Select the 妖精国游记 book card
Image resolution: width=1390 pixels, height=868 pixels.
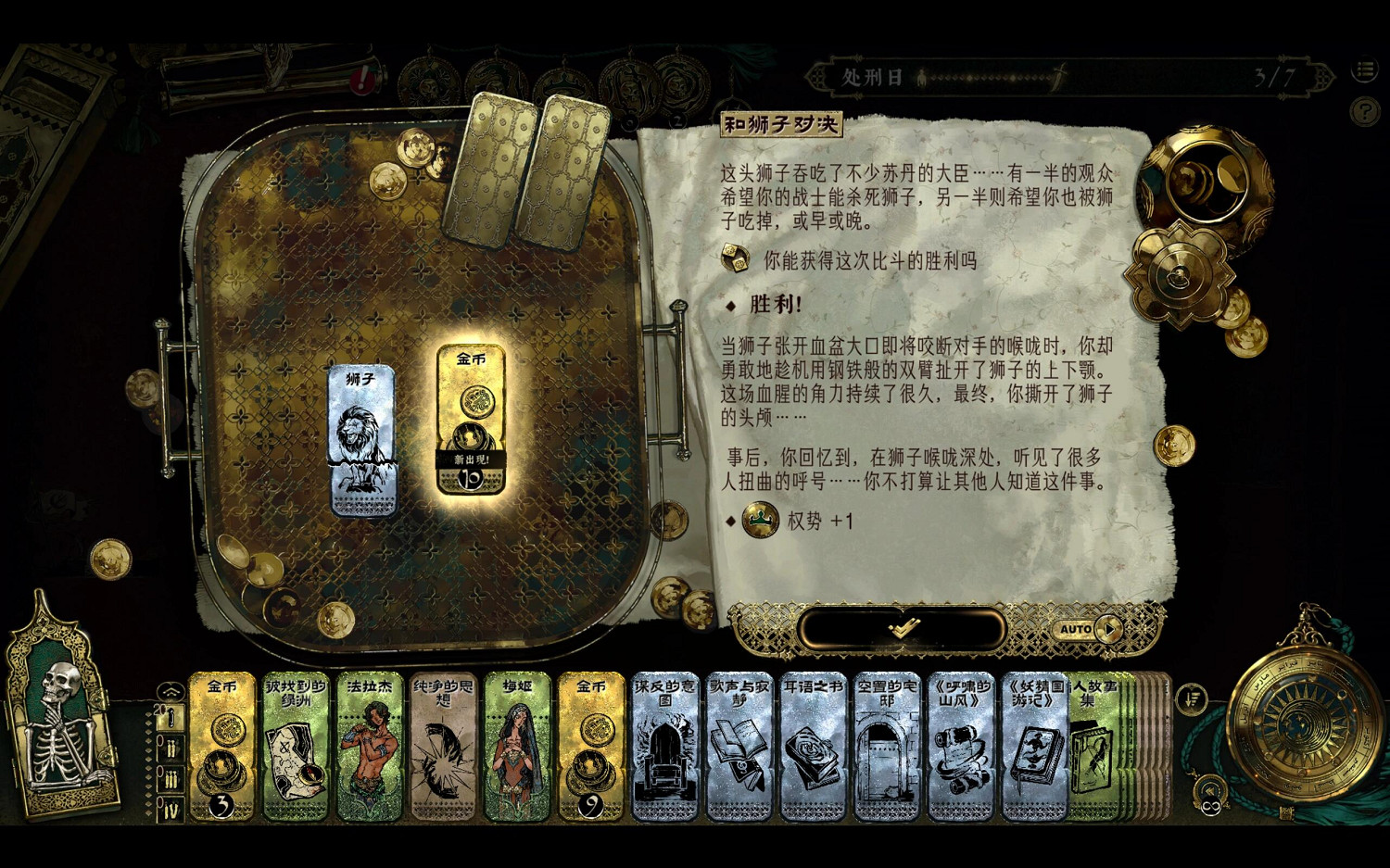pyautogui.click(x=1031, y=746)
